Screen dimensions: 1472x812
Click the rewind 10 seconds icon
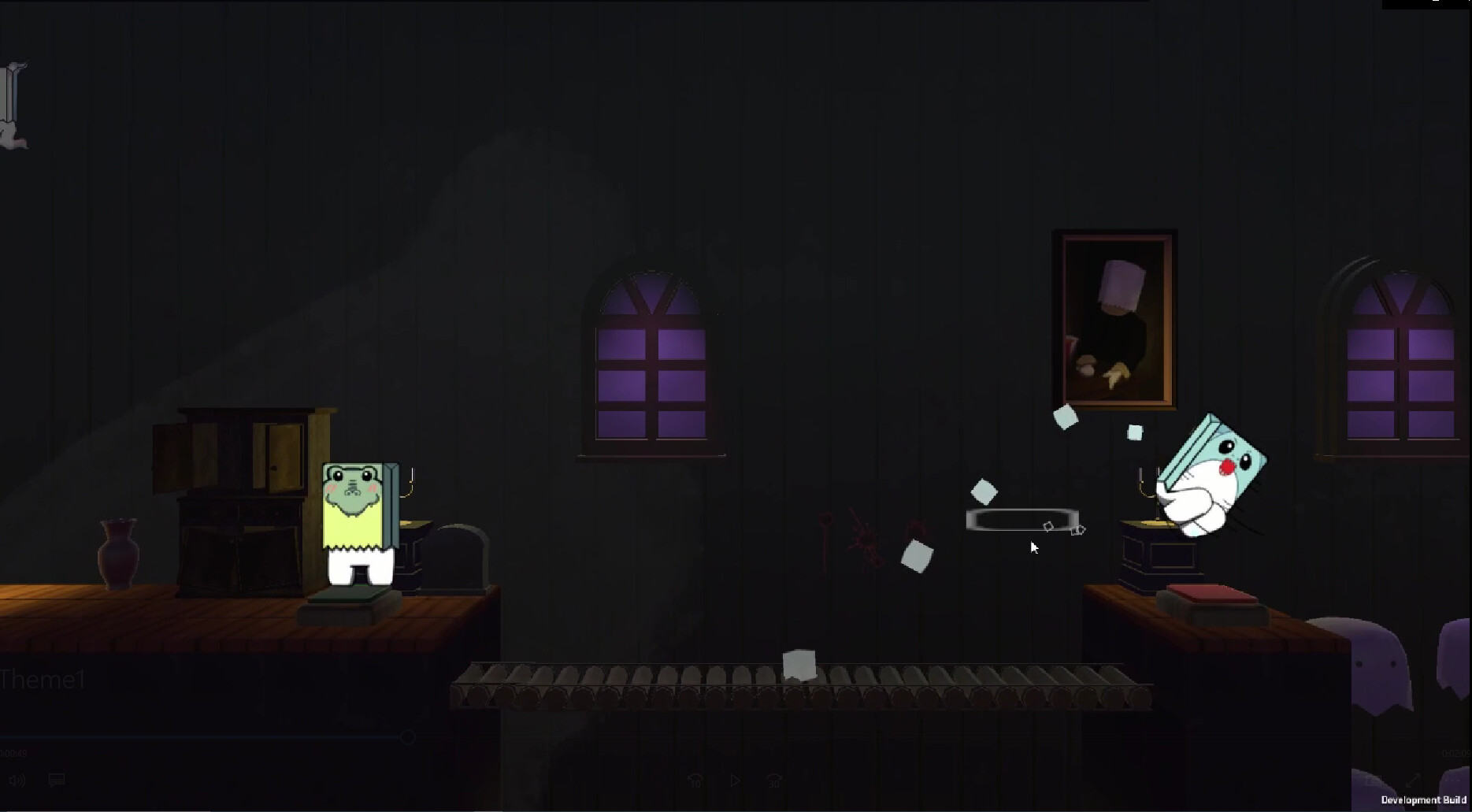point(696,780)
